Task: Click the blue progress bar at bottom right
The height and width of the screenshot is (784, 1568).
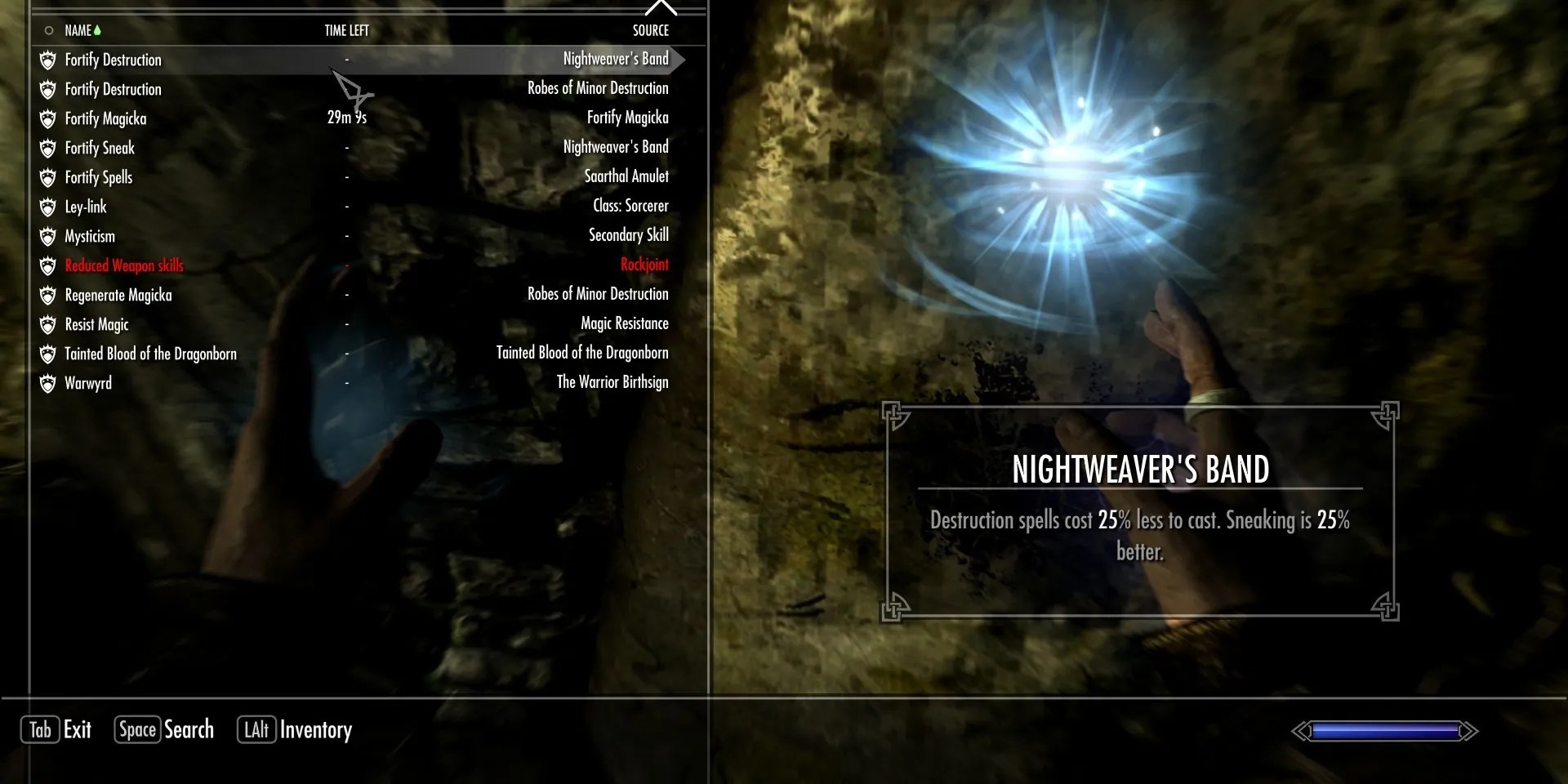Action: pyautogui.click(x=1383, y=732)
